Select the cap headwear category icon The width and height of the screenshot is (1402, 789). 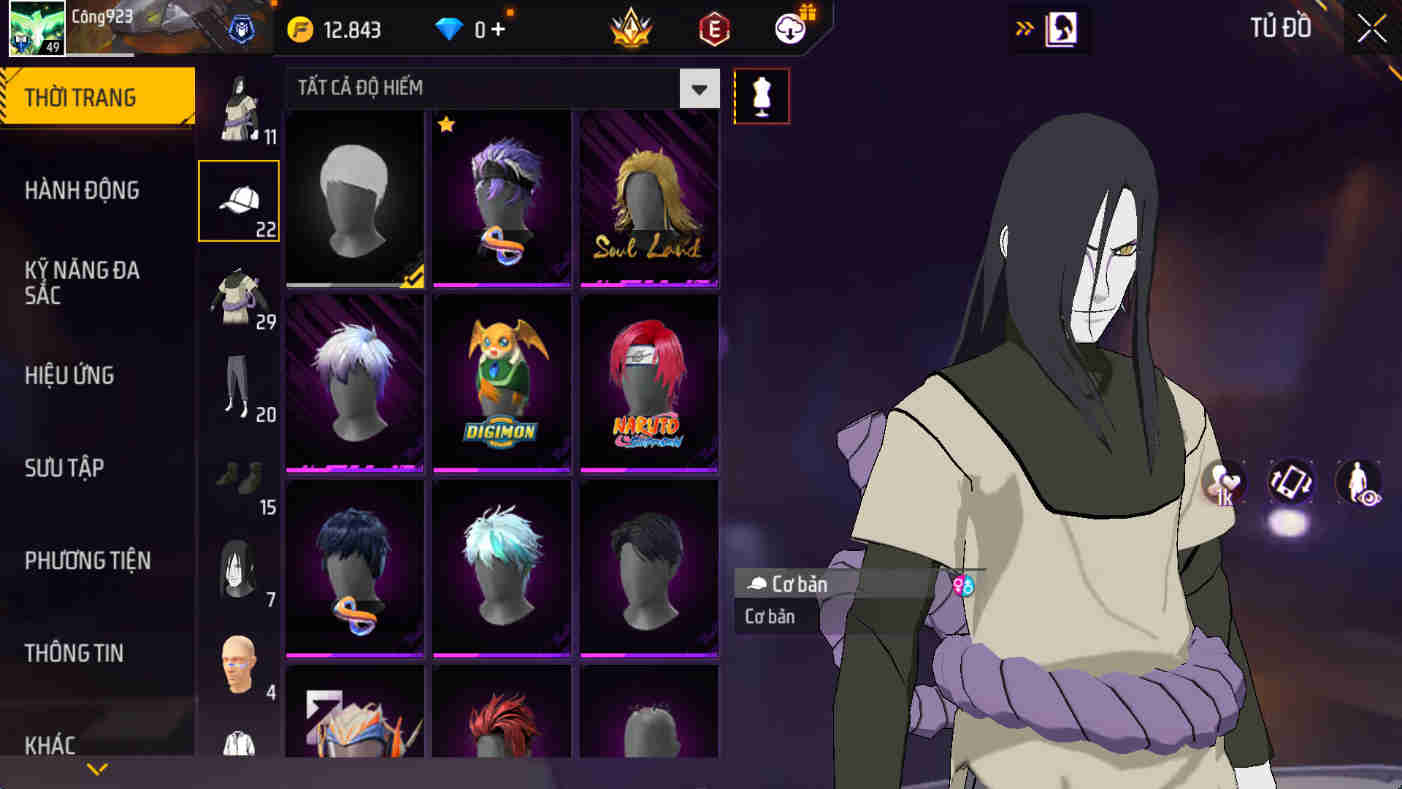pyautogui.click(x=237, y=200)
